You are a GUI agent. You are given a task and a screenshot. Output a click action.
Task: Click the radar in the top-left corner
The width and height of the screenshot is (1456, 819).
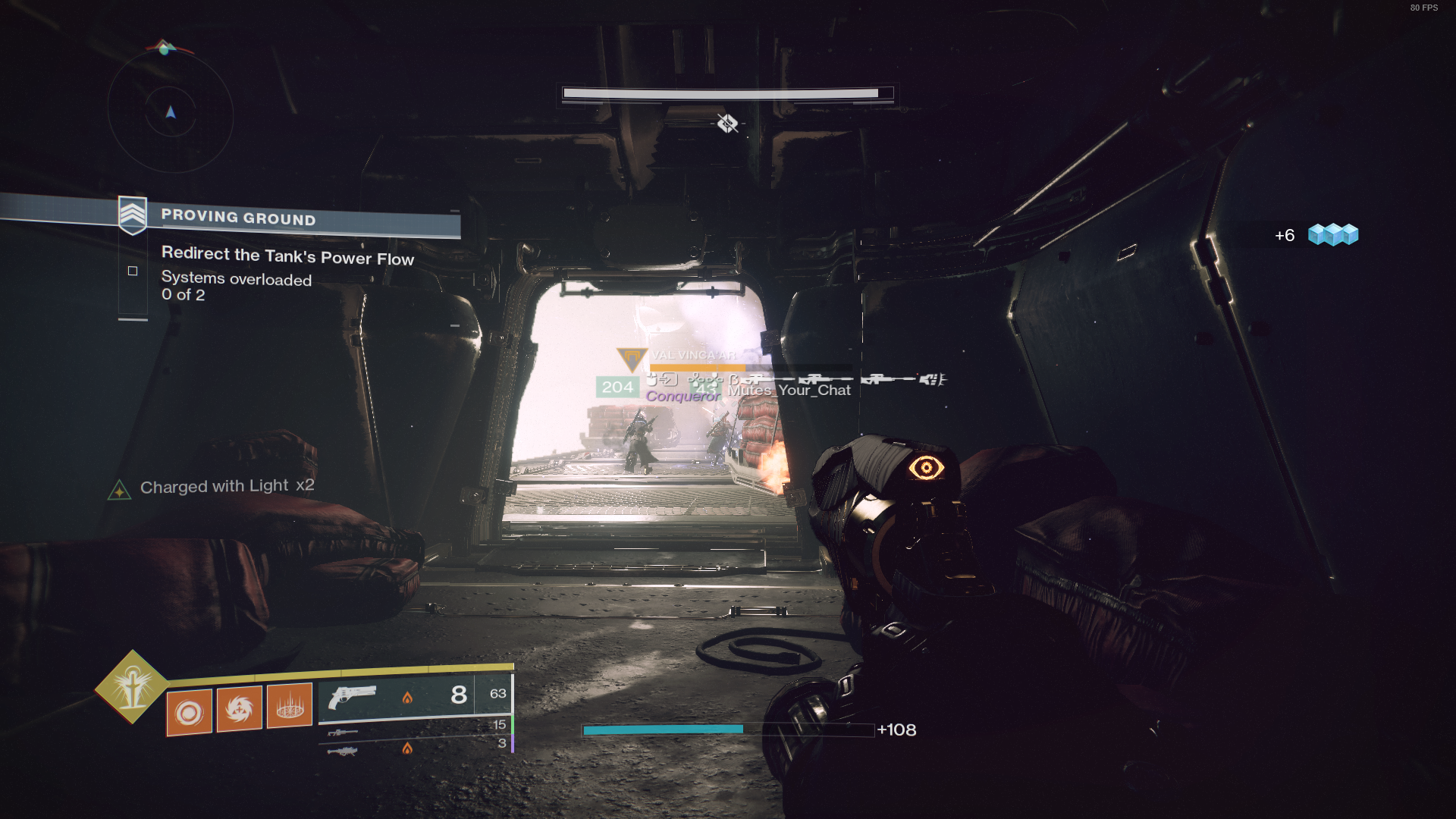pos(171,111)
